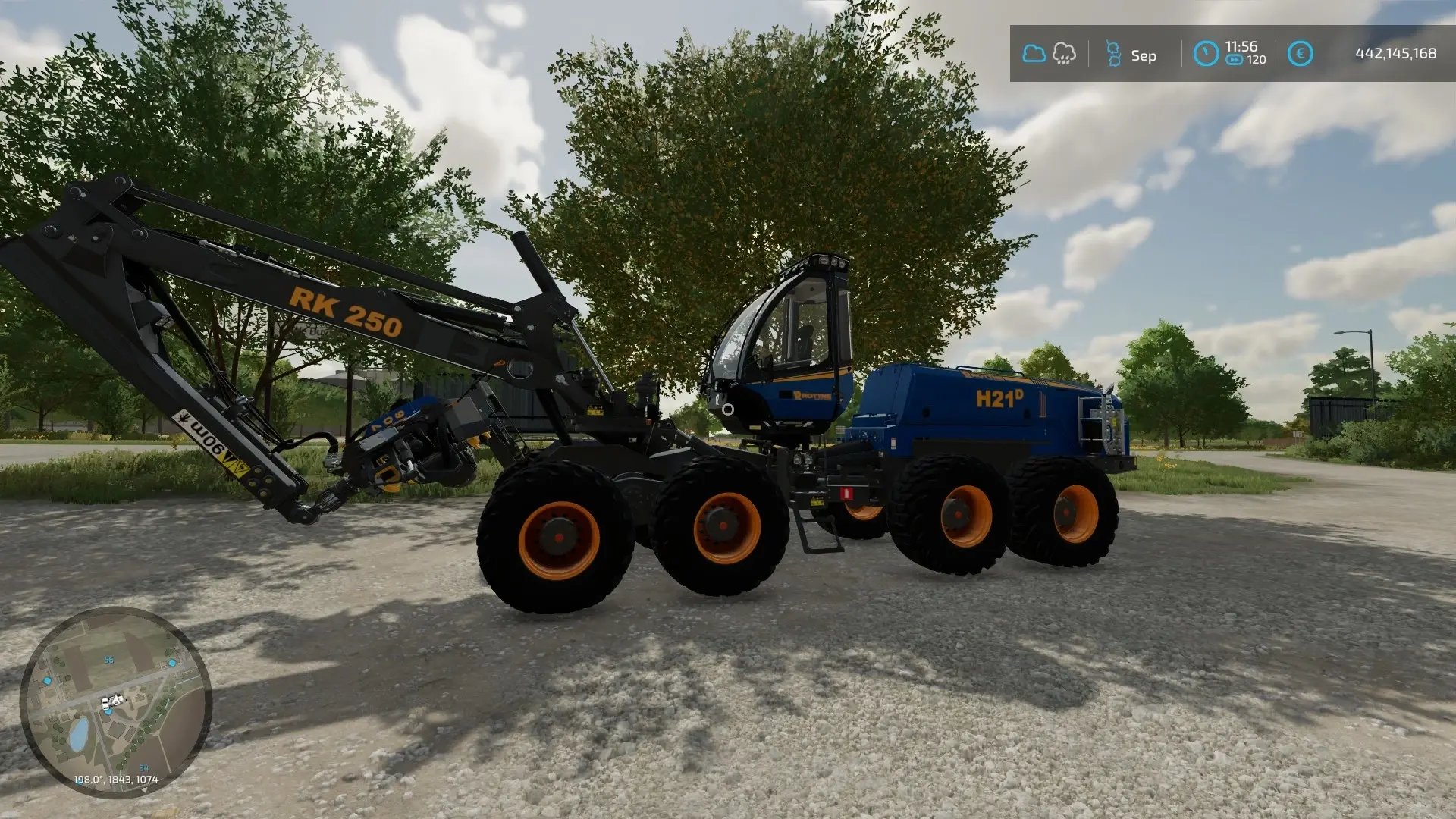1456x819 pixels.
Task: Toggle the fast-forward timescale indicator
Action: coord(1234,59)
